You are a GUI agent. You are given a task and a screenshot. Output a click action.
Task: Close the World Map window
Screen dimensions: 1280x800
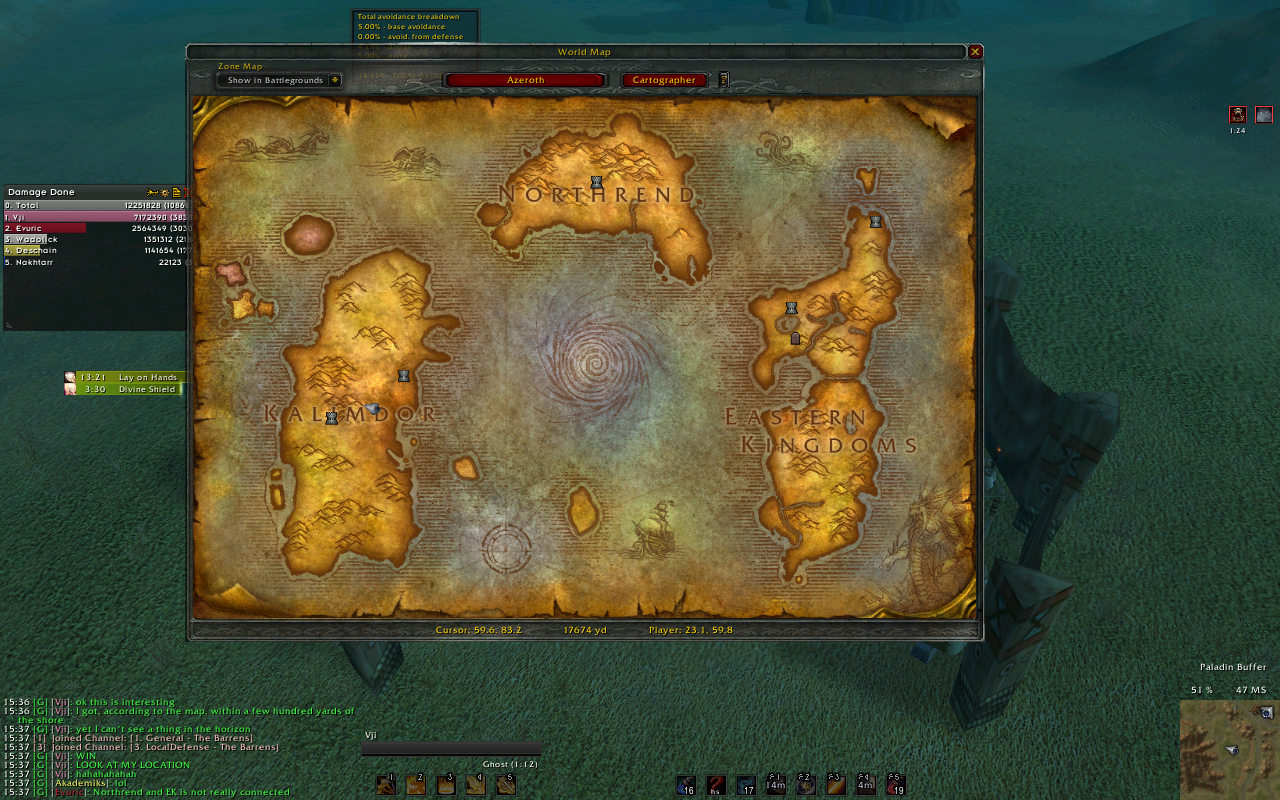click(975, 52)
